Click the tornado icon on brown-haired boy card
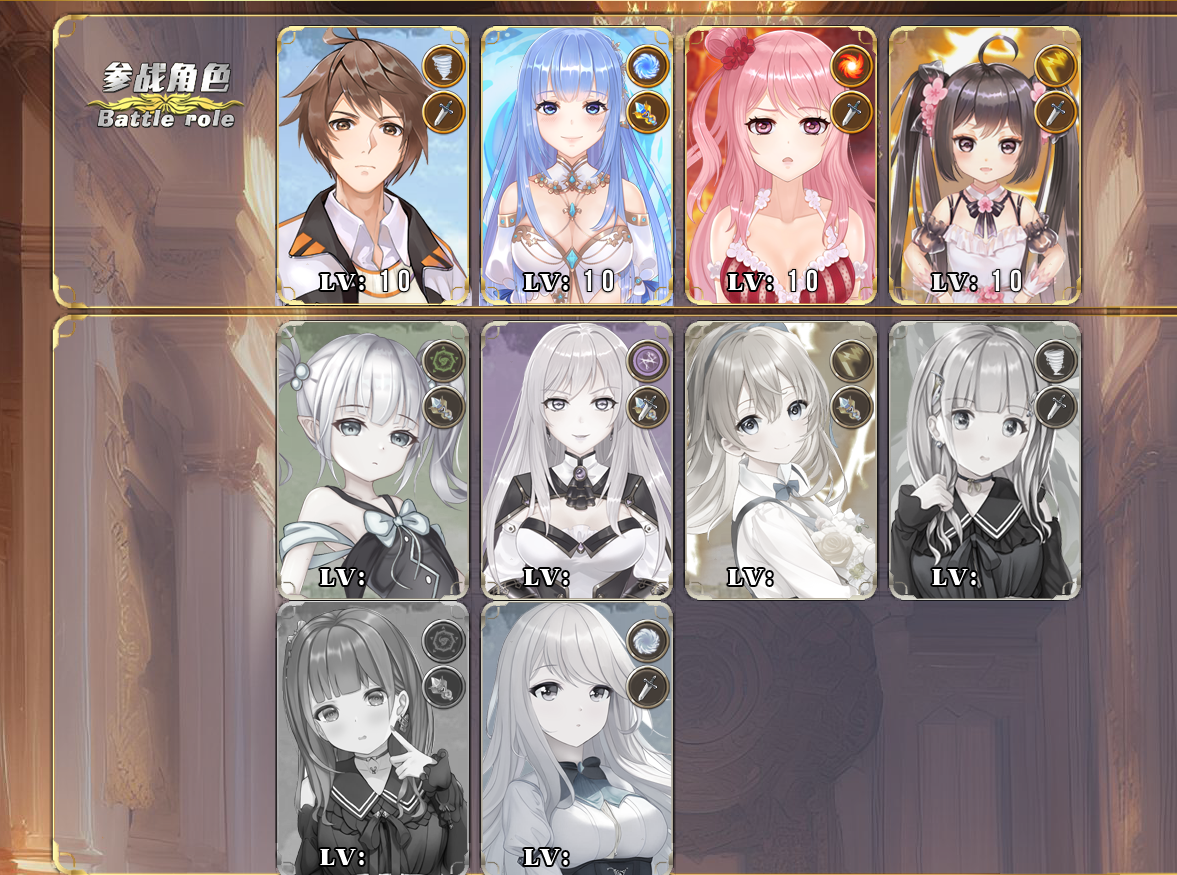1177x875 pixels. [x=443, y=66]
